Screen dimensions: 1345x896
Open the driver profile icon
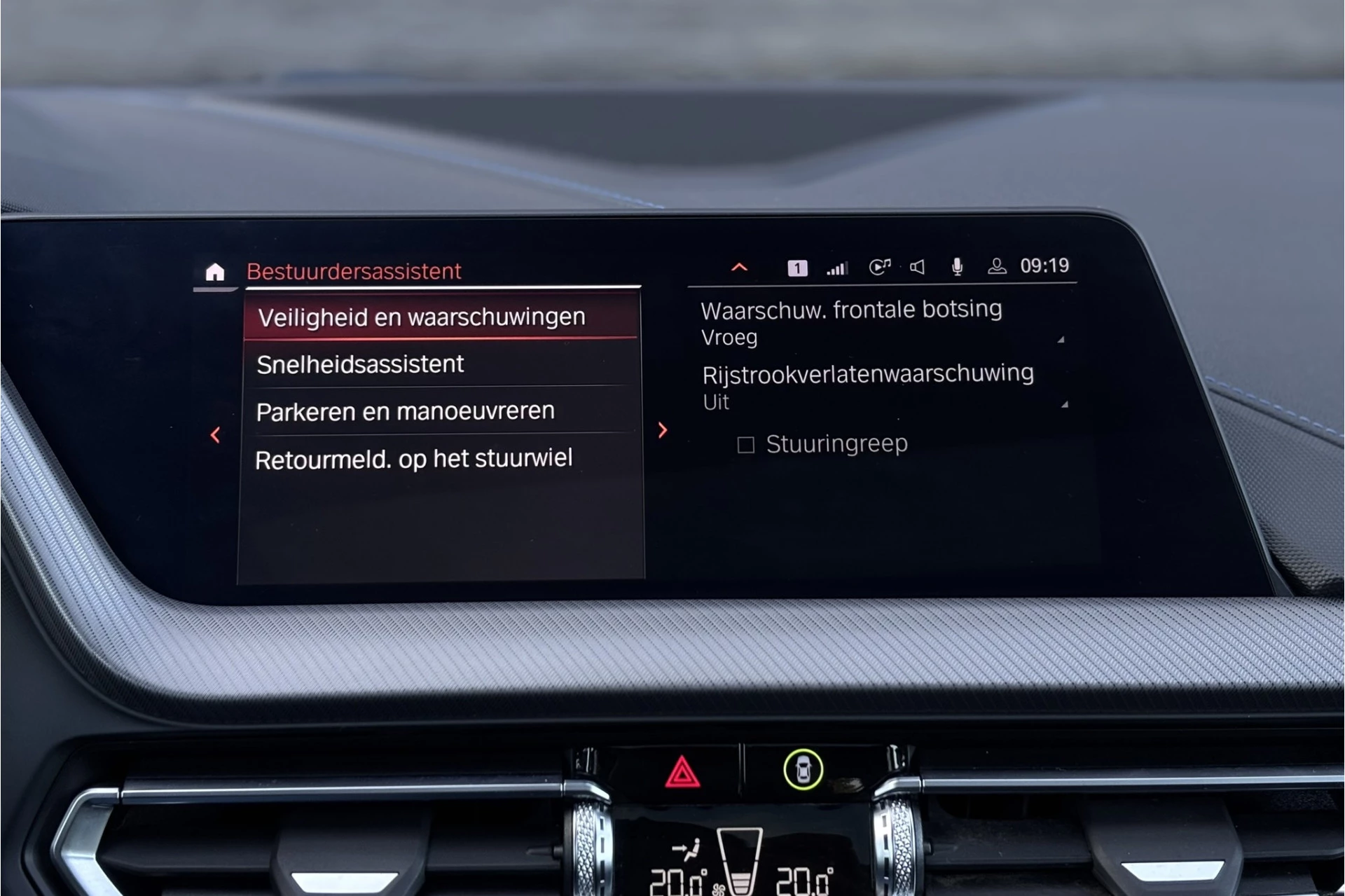click(997, 266)
